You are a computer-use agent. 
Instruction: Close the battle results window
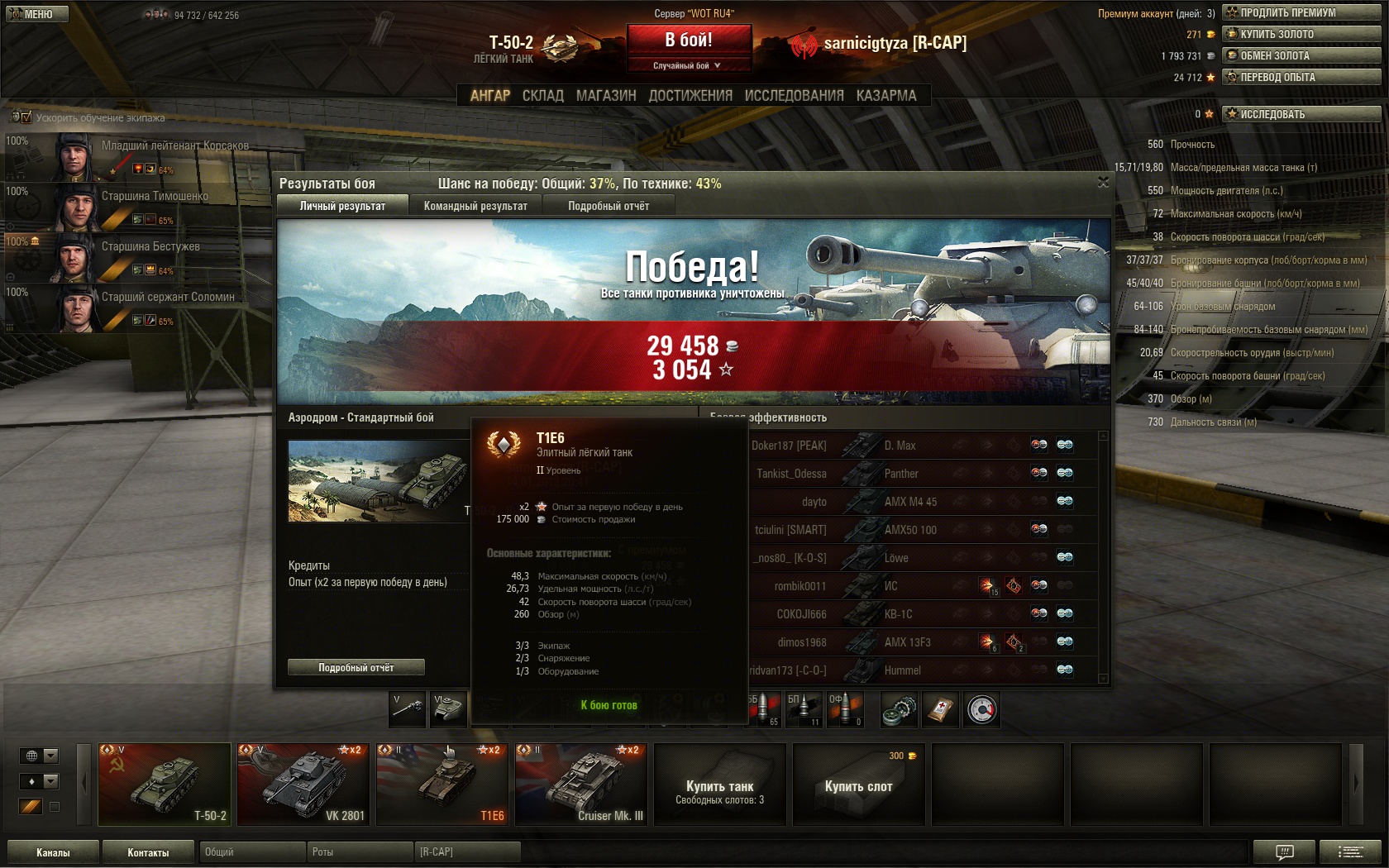(x=1103, y=182)
